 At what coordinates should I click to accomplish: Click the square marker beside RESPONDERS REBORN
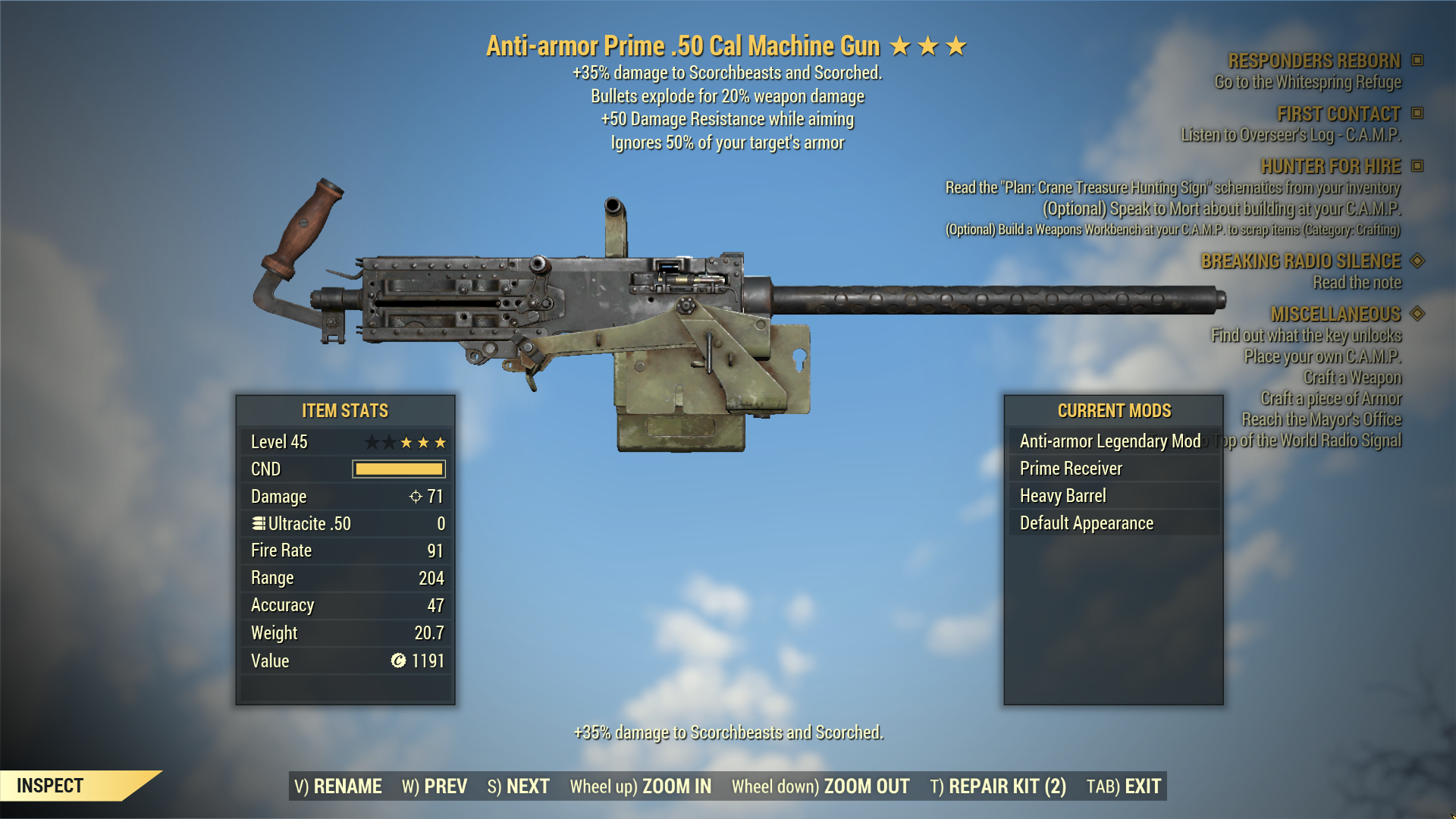[1417, 61]
